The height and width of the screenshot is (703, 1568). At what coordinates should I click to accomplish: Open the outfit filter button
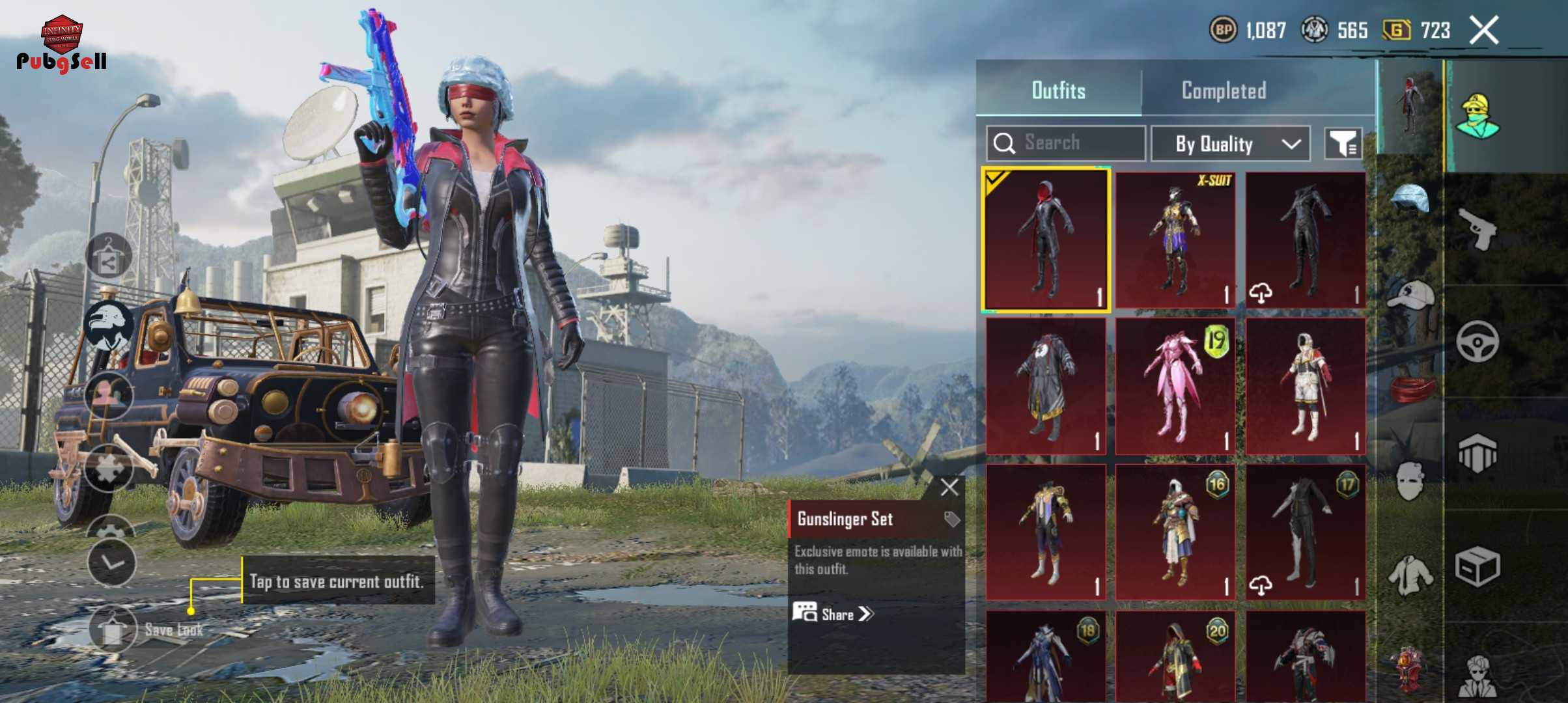pos(1343,143)
